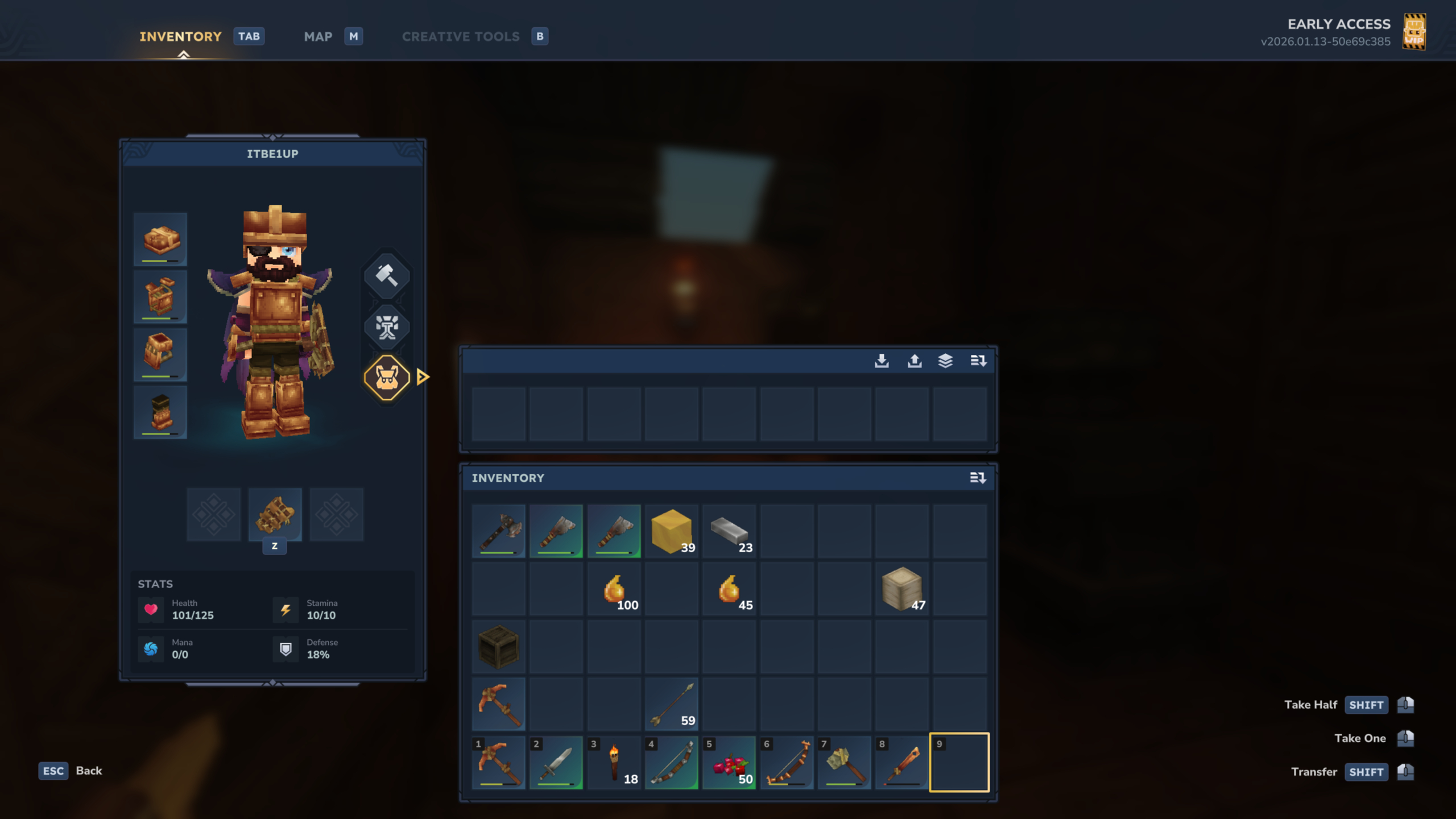Select the highlighted armor wardrobe icon
1456x819 pixels.
[x=387, y=377]
